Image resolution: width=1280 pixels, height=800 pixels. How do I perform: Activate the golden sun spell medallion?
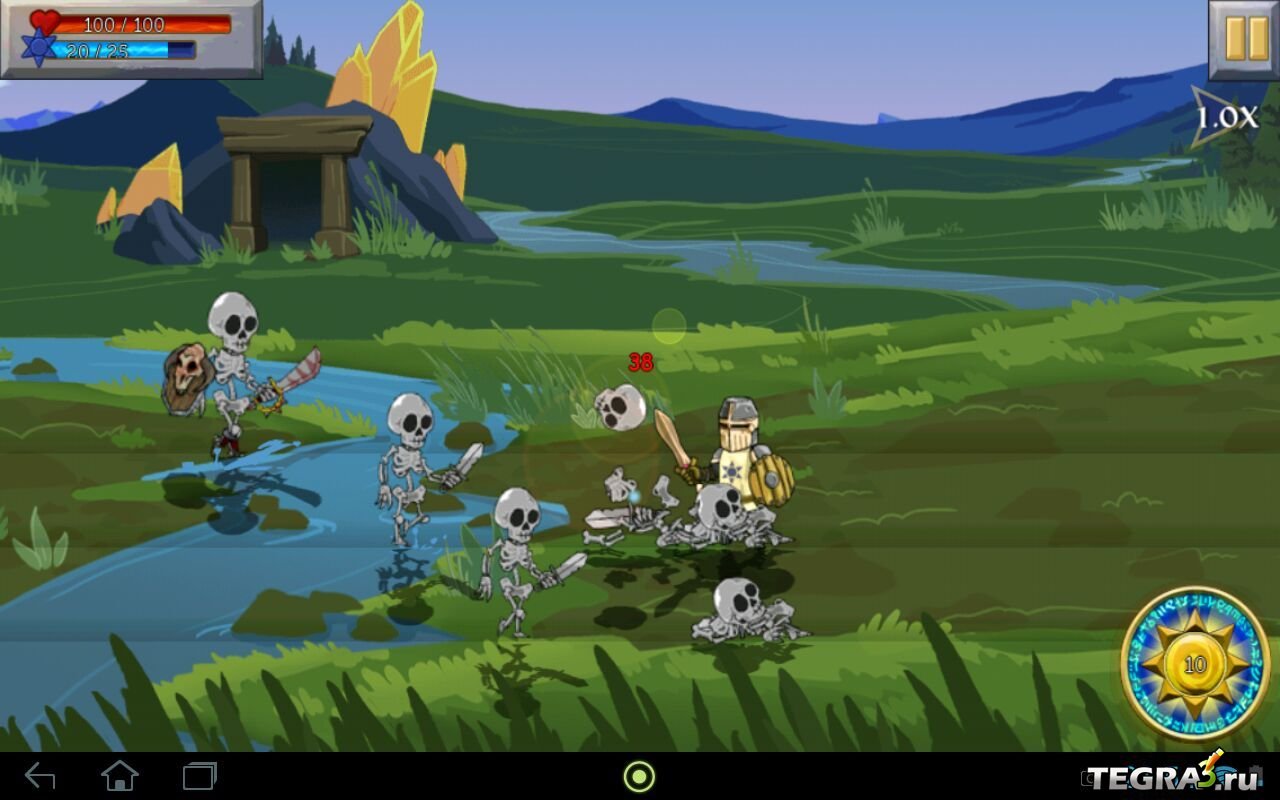(x=1195, y=664)
